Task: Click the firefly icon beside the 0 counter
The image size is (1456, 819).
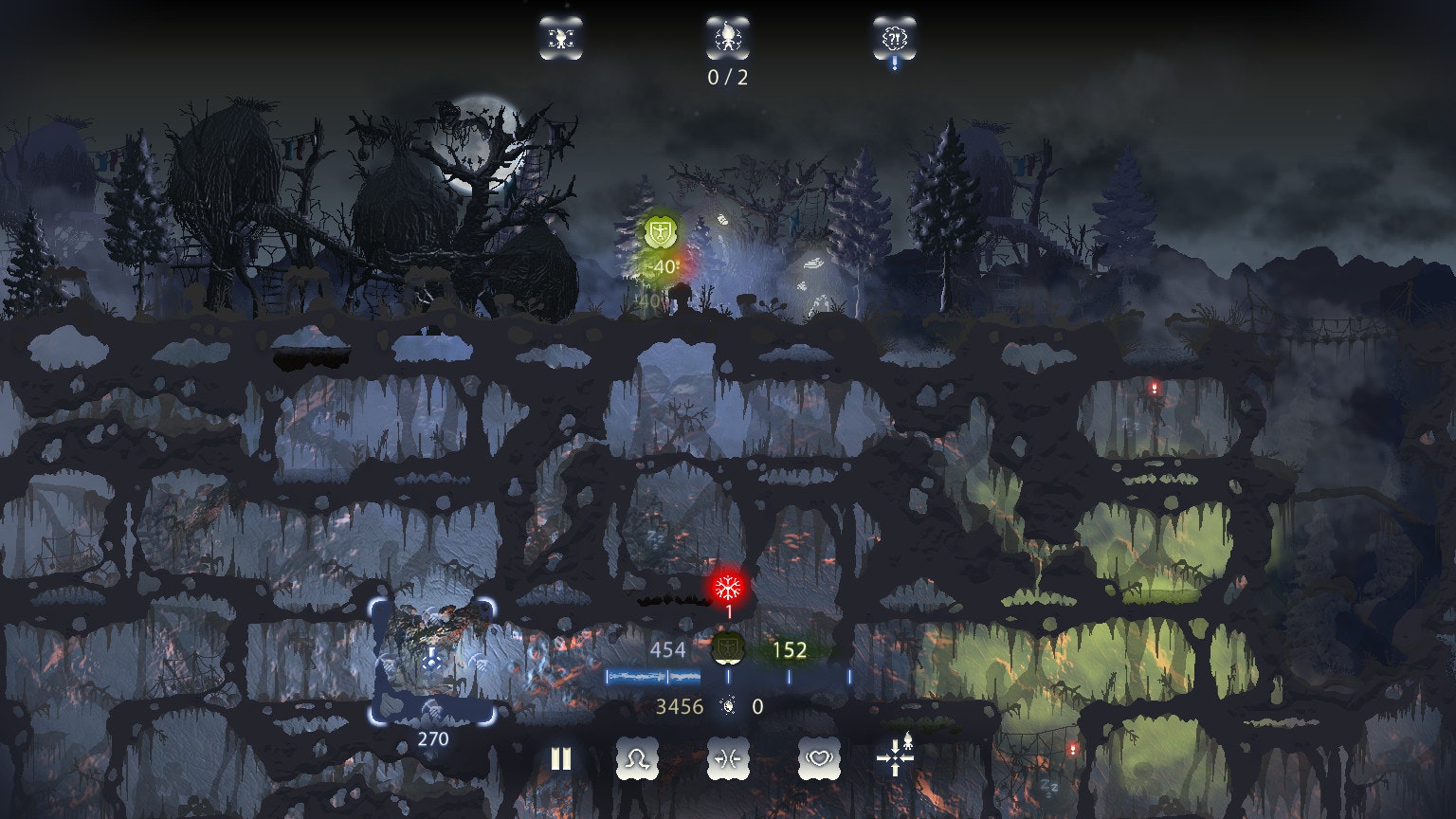Action: tap(726, 706)
